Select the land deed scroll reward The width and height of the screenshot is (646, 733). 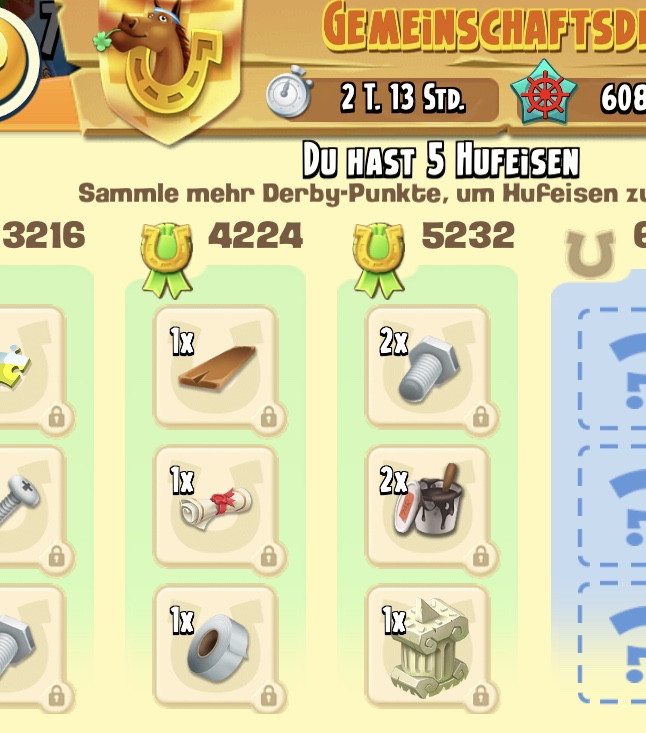(215, 506)
